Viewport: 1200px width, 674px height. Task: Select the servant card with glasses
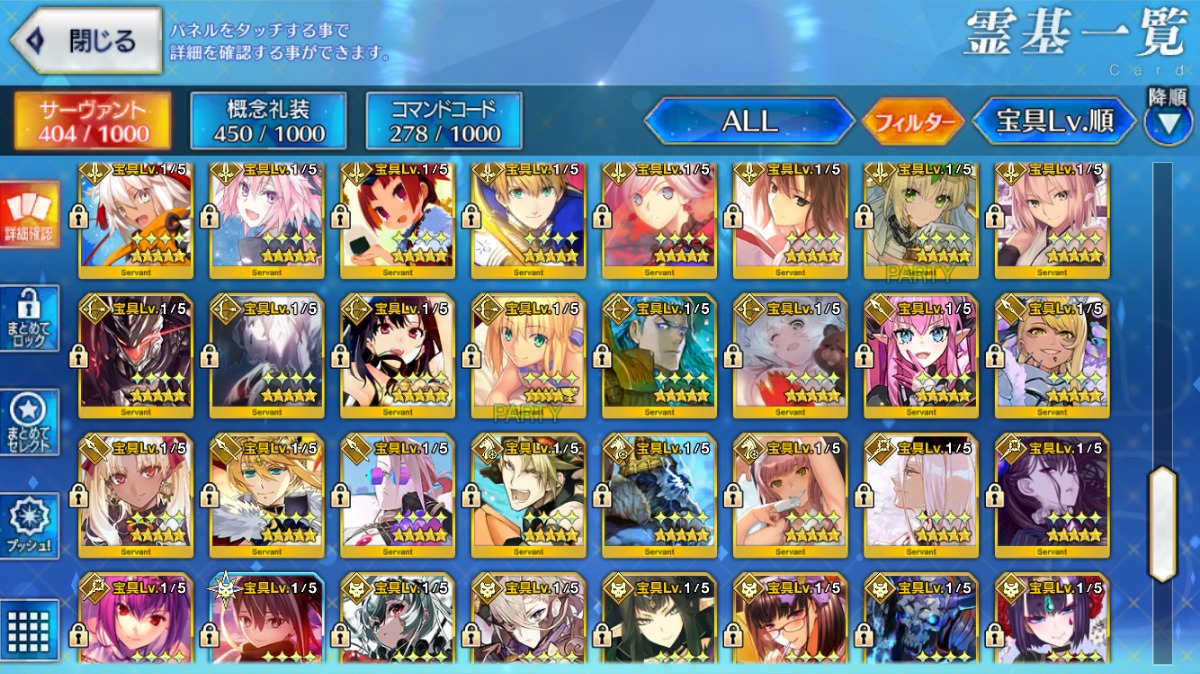pyautogui.click(x=790, y=620)
